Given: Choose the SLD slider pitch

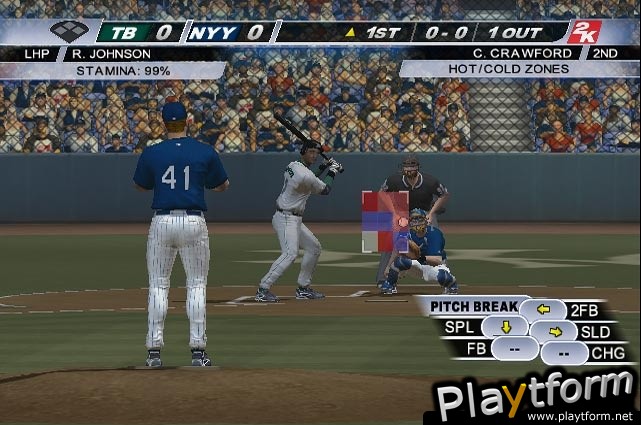Looking at the screenshot, I should 554,331.
